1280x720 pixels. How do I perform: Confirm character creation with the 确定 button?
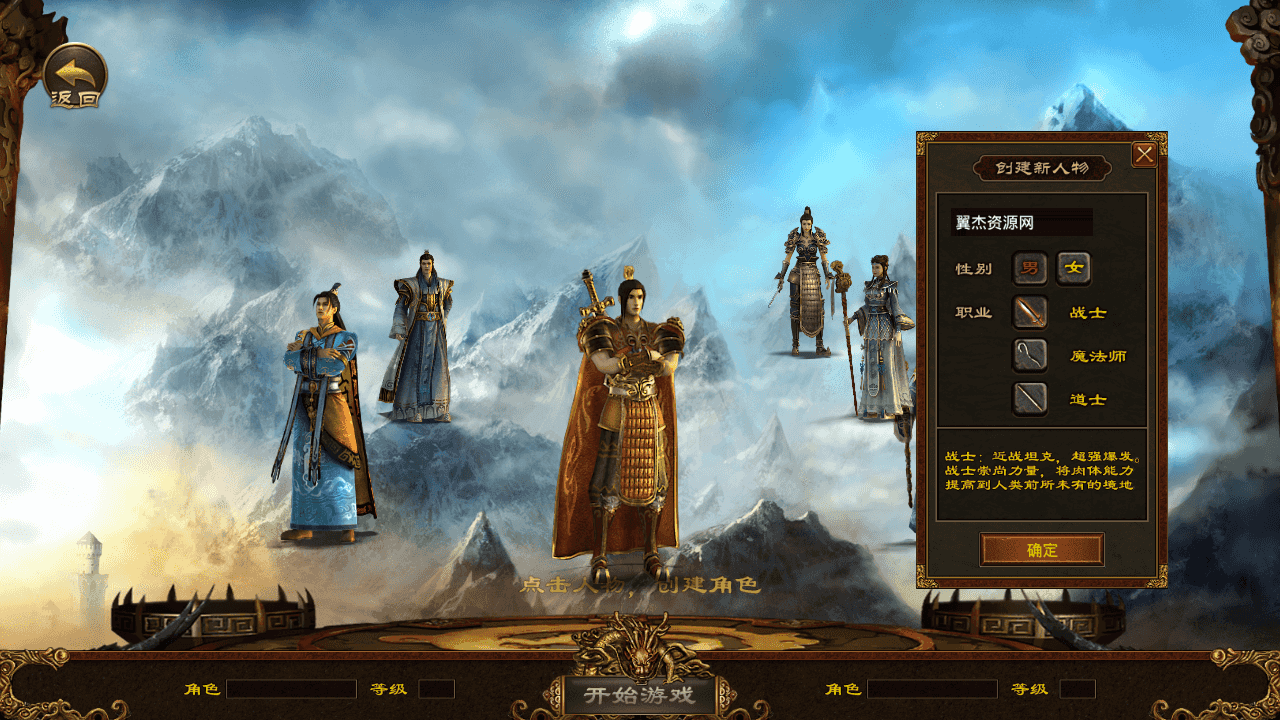[x=1043, y=549]
